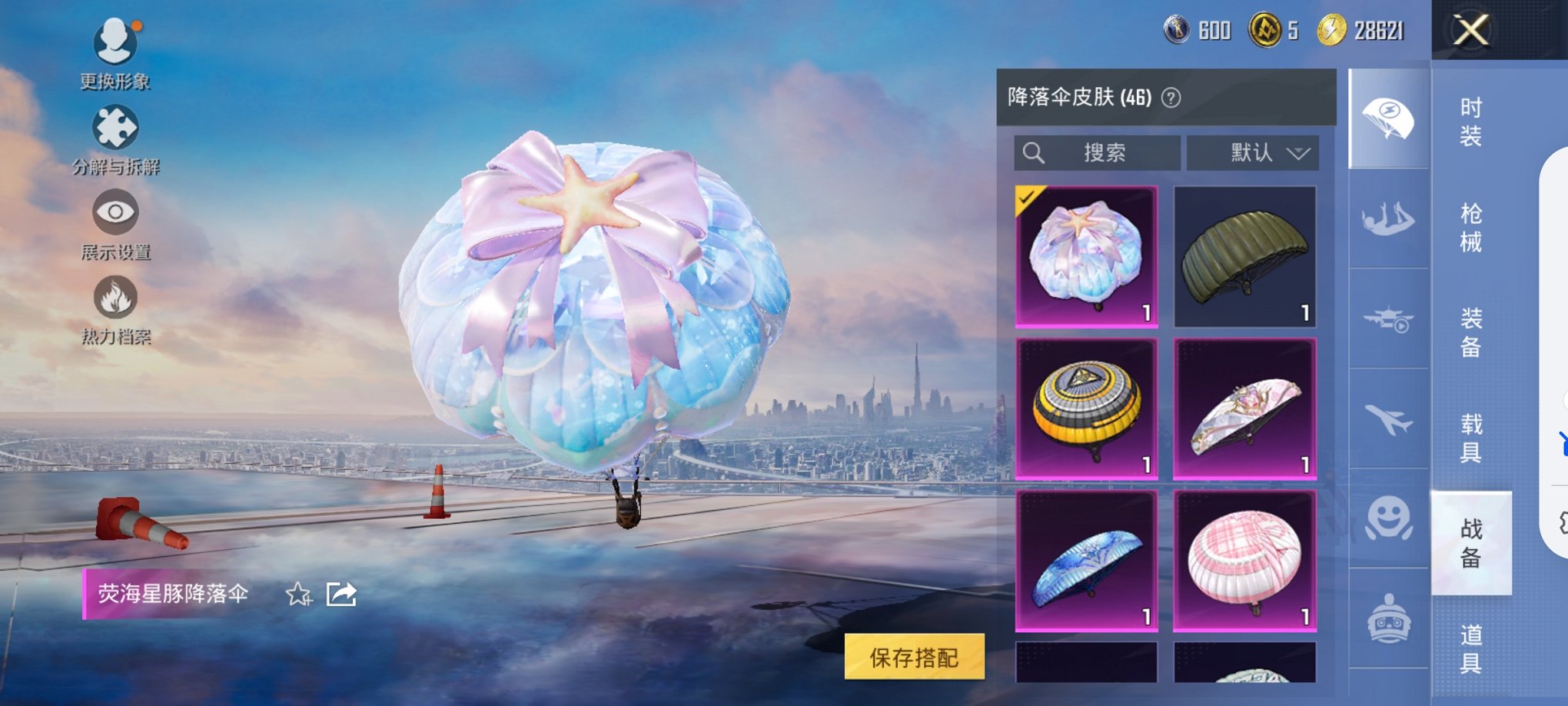Click the search magnifier icon

pyautogui.click(x=1034, y=153)
